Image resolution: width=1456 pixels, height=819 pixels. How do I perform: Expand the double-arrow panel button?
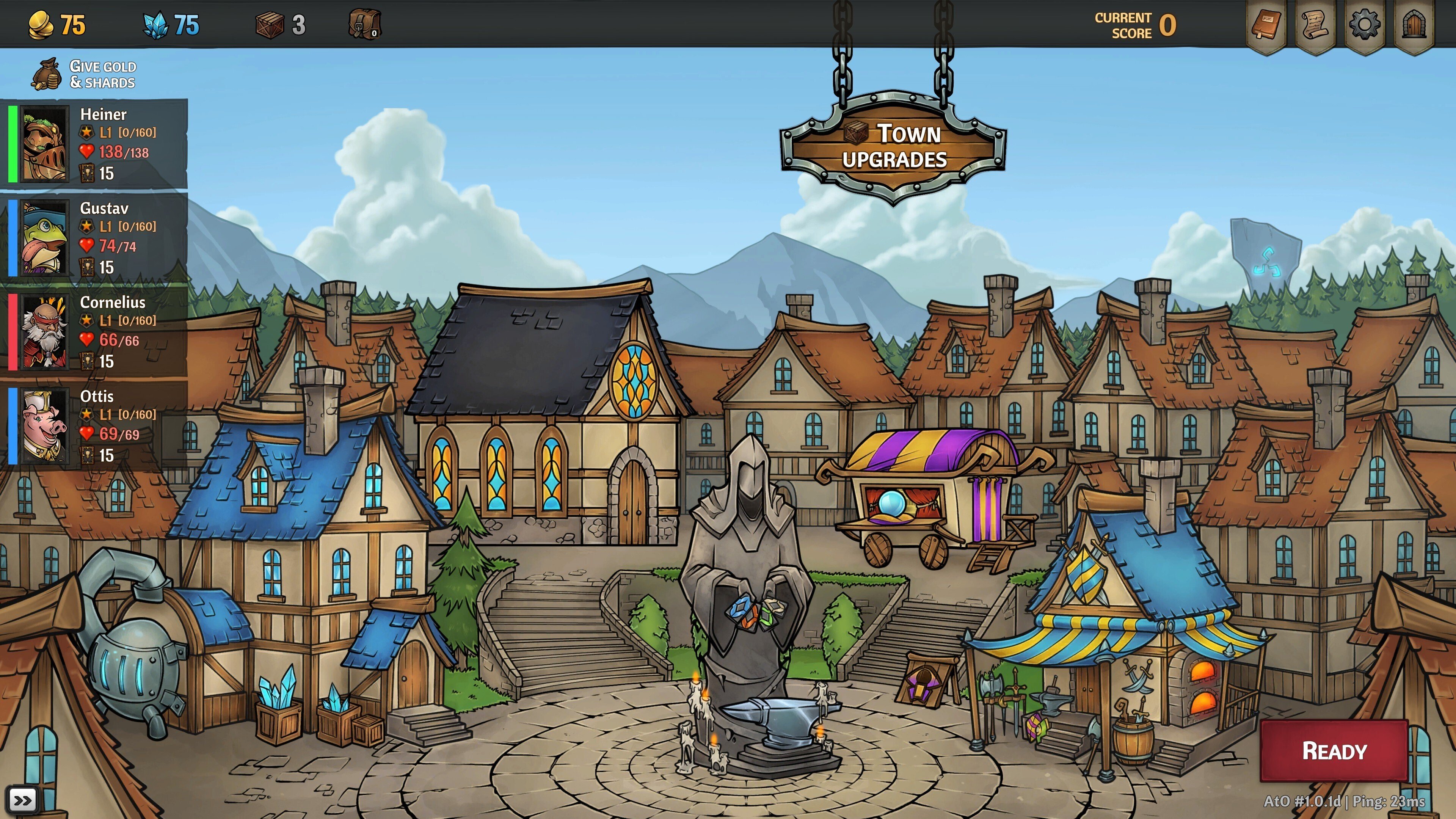(23, 800)
